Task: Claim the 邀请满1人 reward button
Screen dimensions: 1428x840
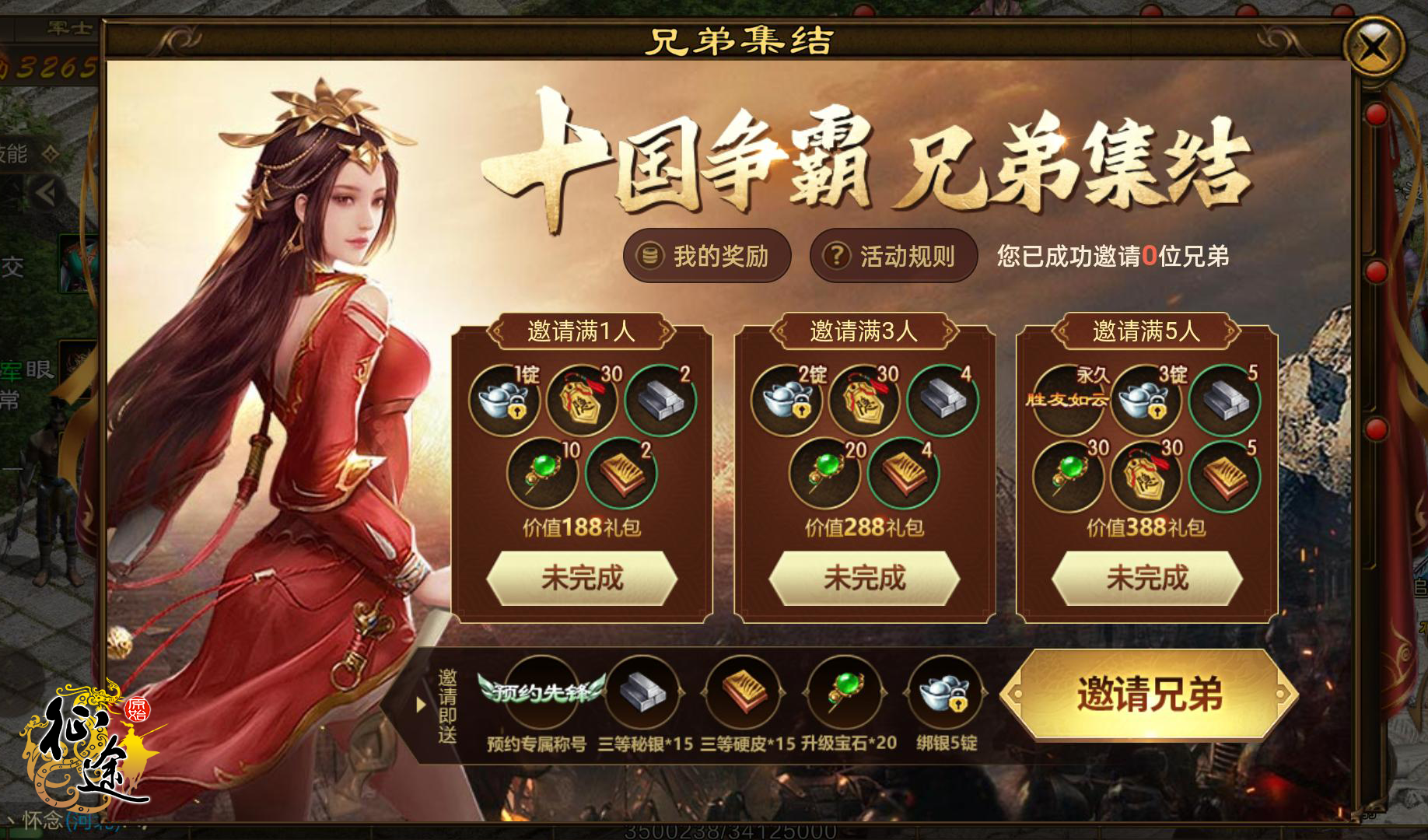Action: [582, 578]
